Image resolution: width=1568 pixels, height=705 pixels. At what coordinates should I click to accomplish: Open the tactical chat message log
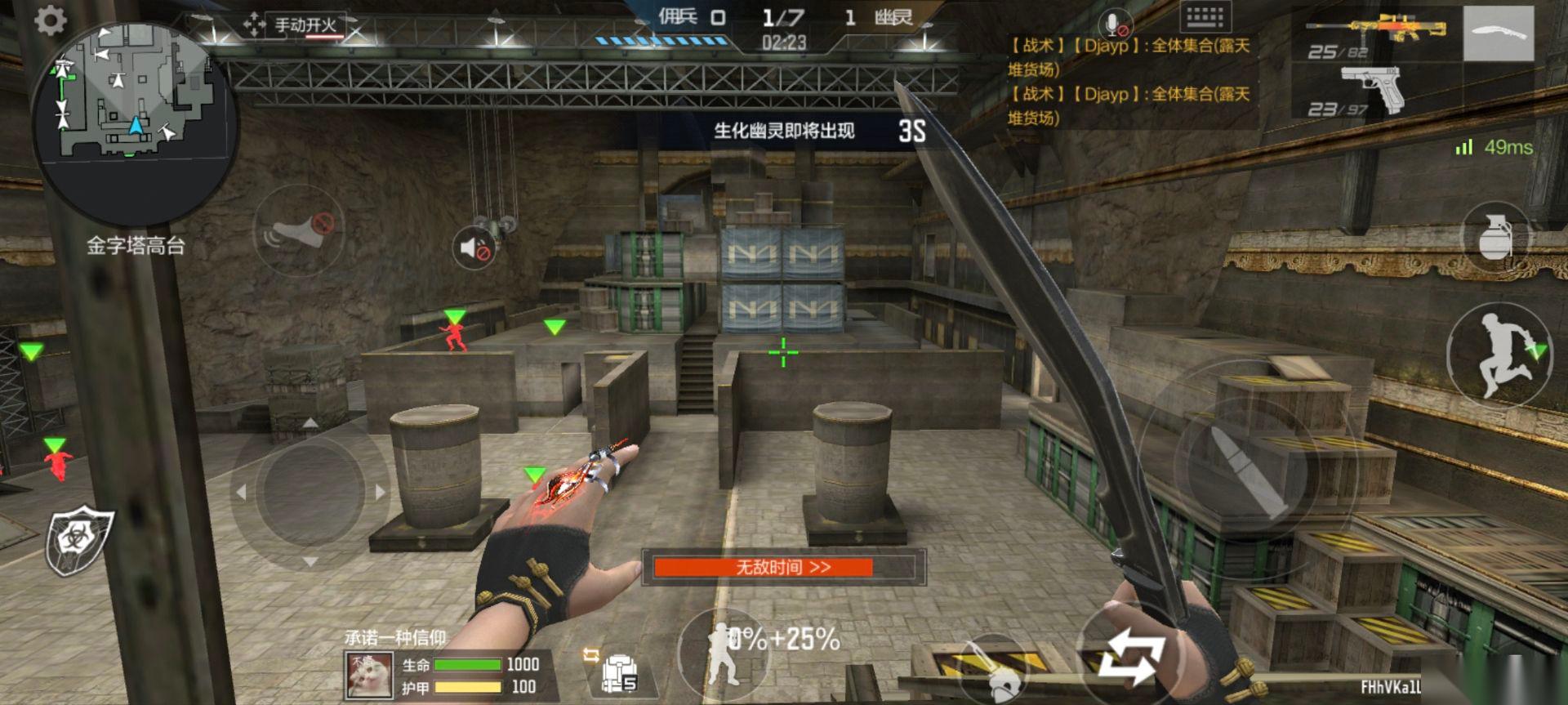pos(1130,82)
